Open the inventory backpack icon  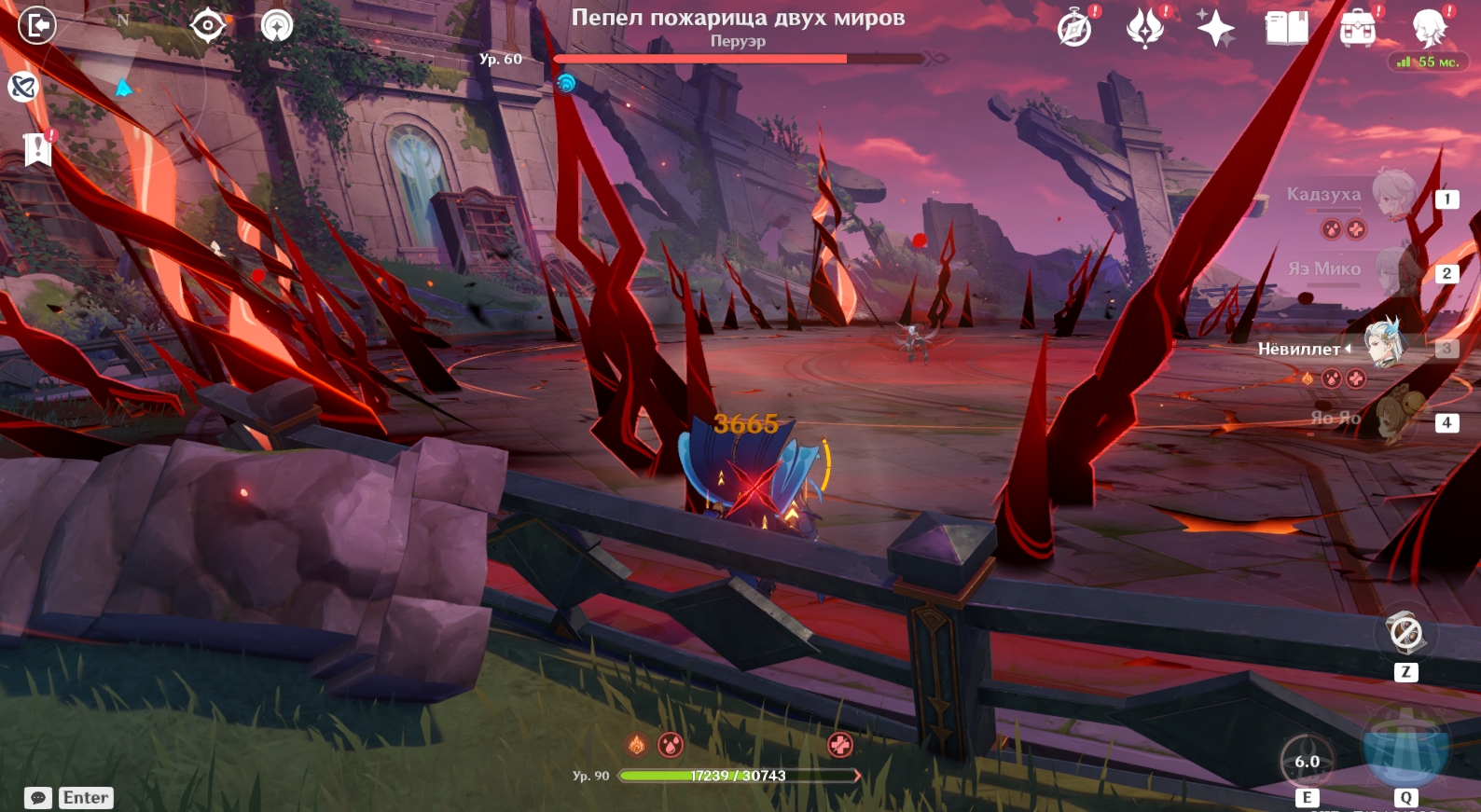pos(1357,29)
